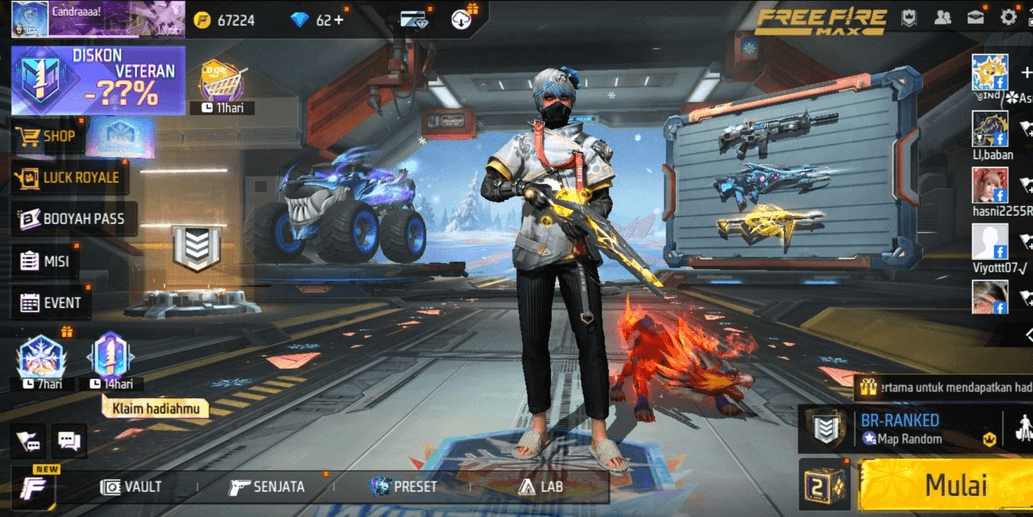The image size is (1033, 517).
Task: Open the Diskon Veteran discount banner
Action: click(x=98, y=81)
